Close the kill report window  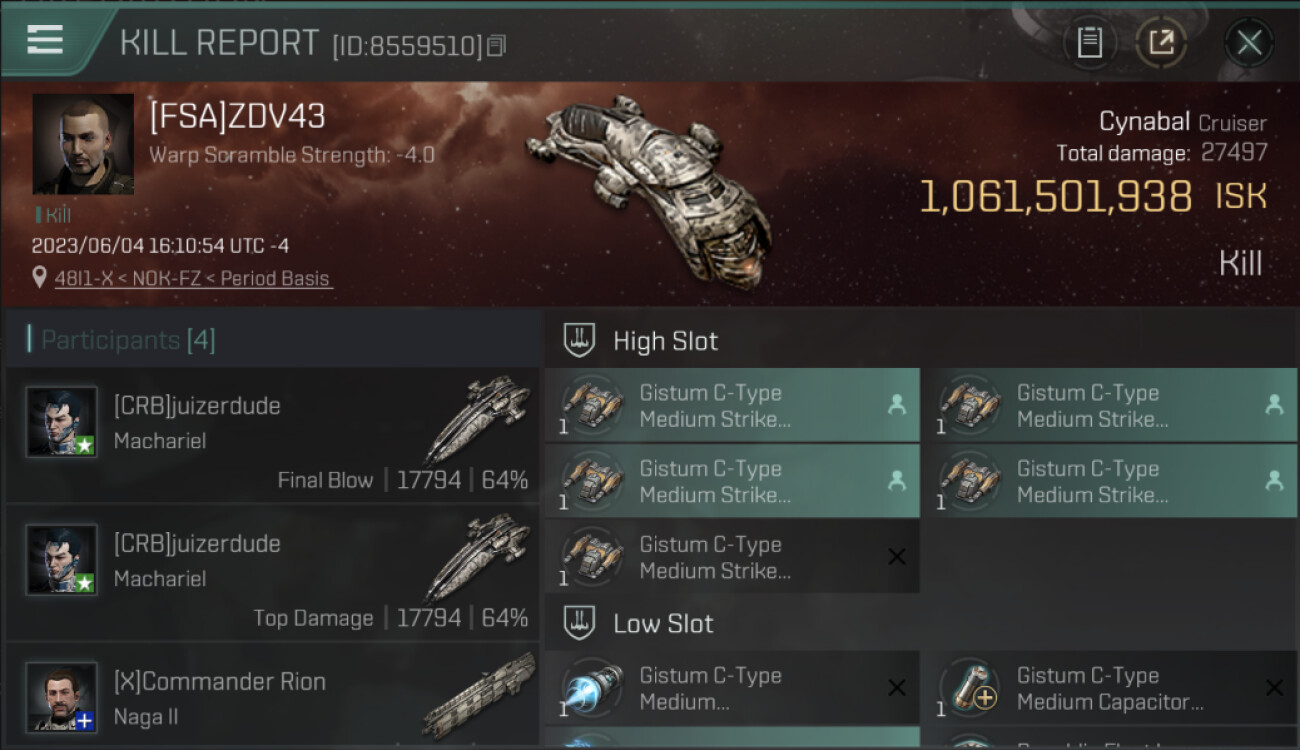click(1249, 42)
